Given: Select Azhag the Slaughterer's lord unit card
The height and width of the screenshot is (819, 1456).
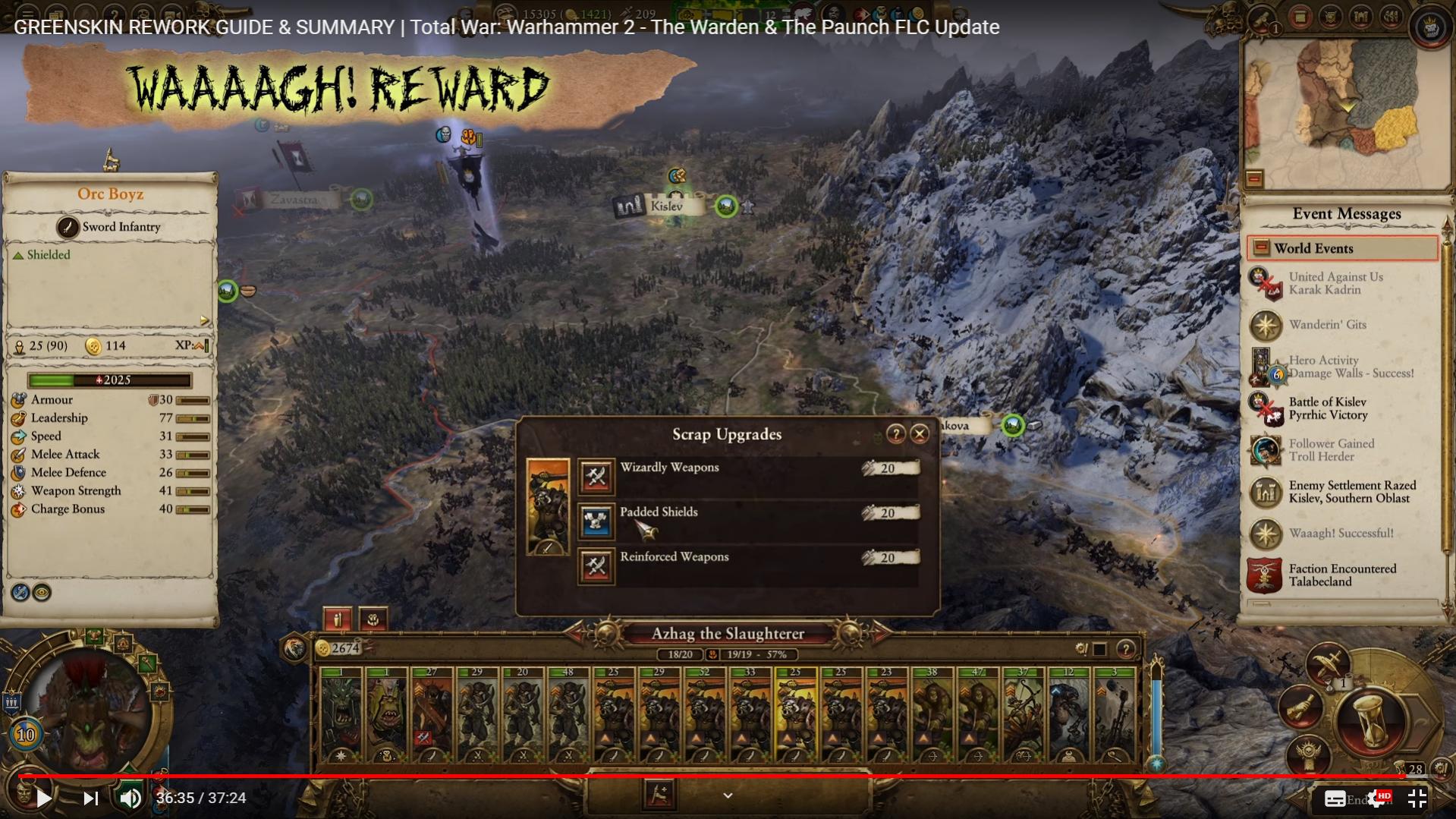Looking at the screenshot, I should pos(341,713).
